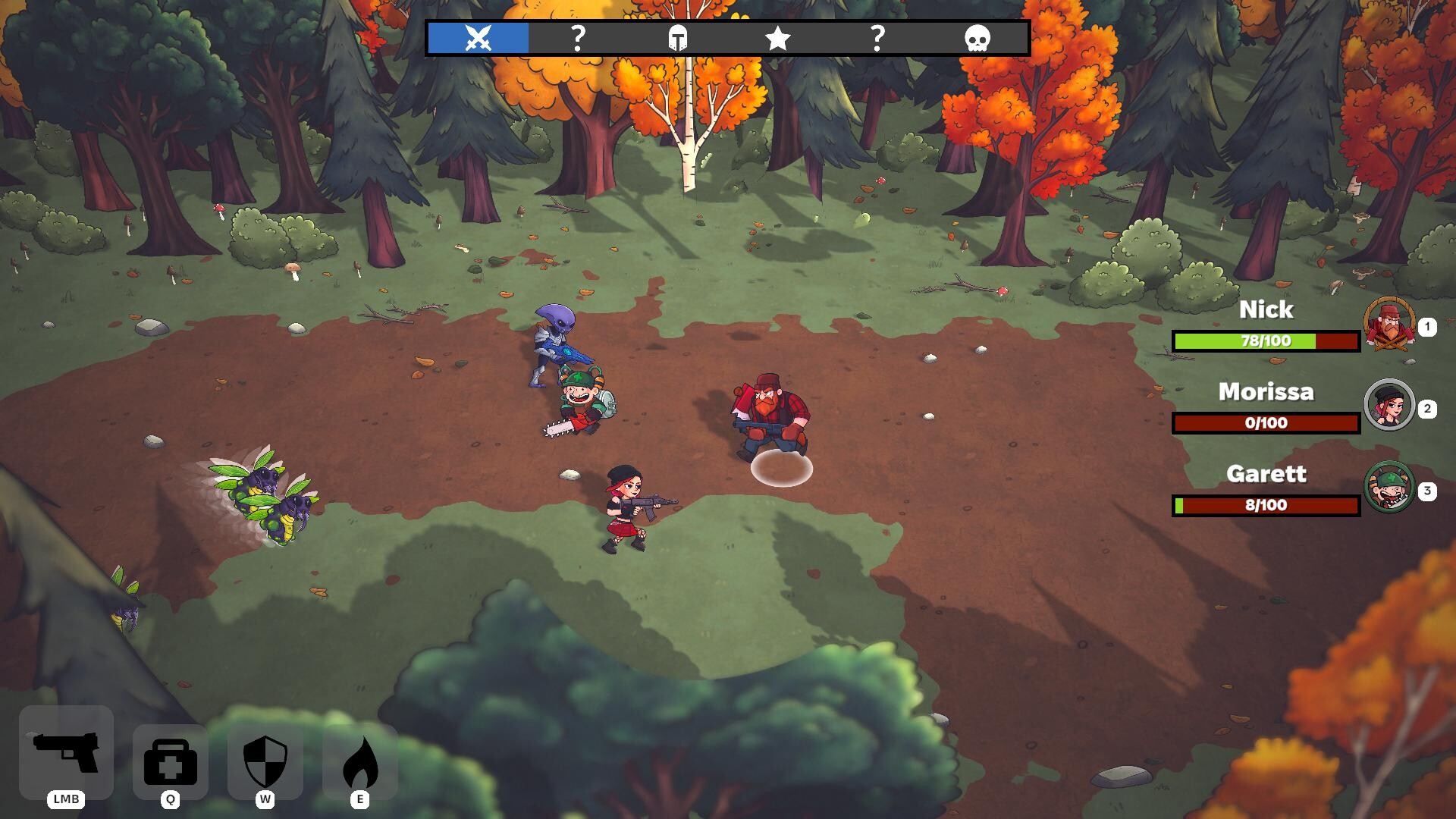The width and height of the screenshot is (1456, 819).
Task: Click the number 3 badge beside Garett
Action: 1429,491
